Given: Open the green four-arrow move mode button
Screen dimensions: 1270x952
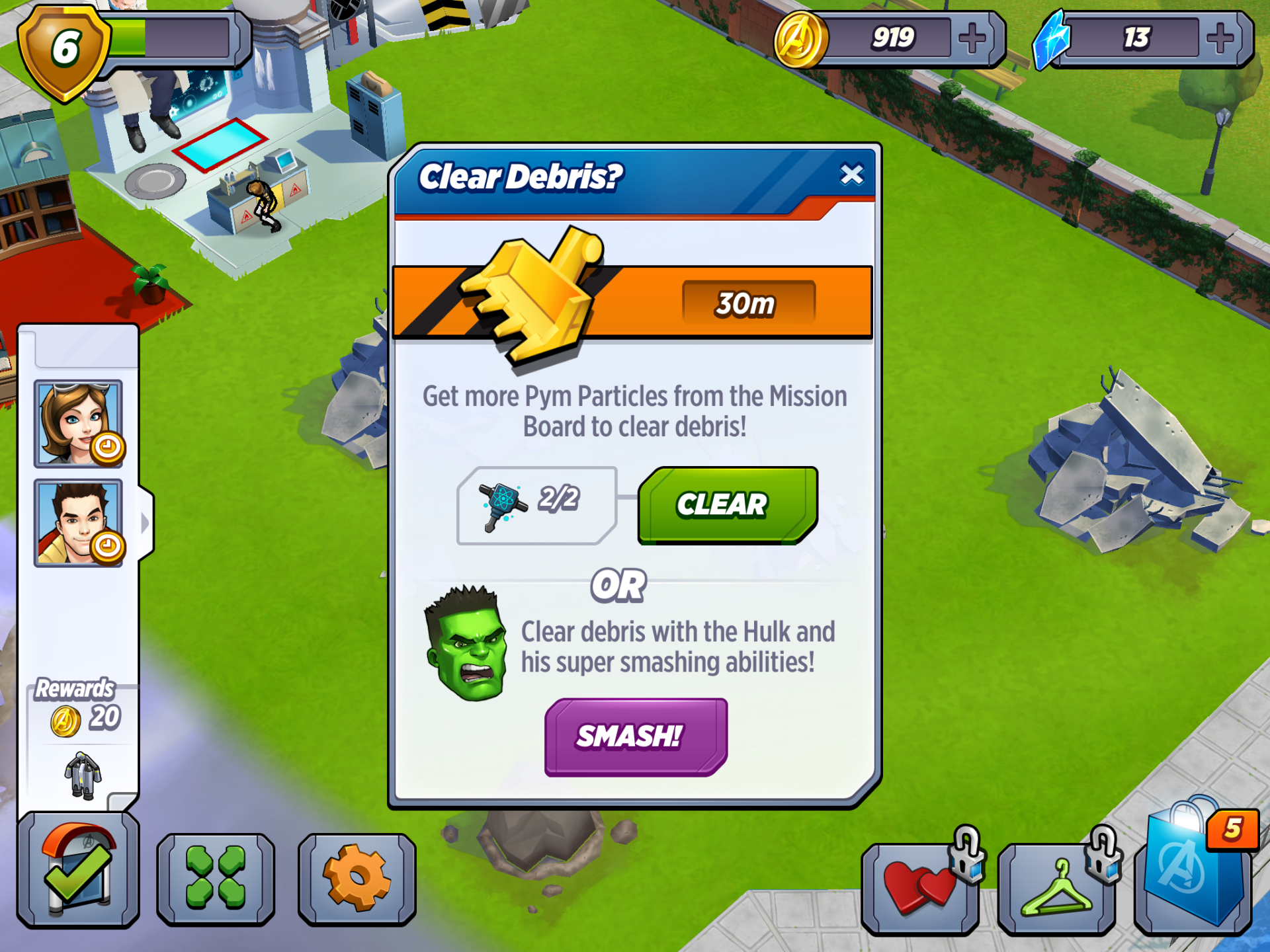Looking at the screenshot, I should (216, 878).
